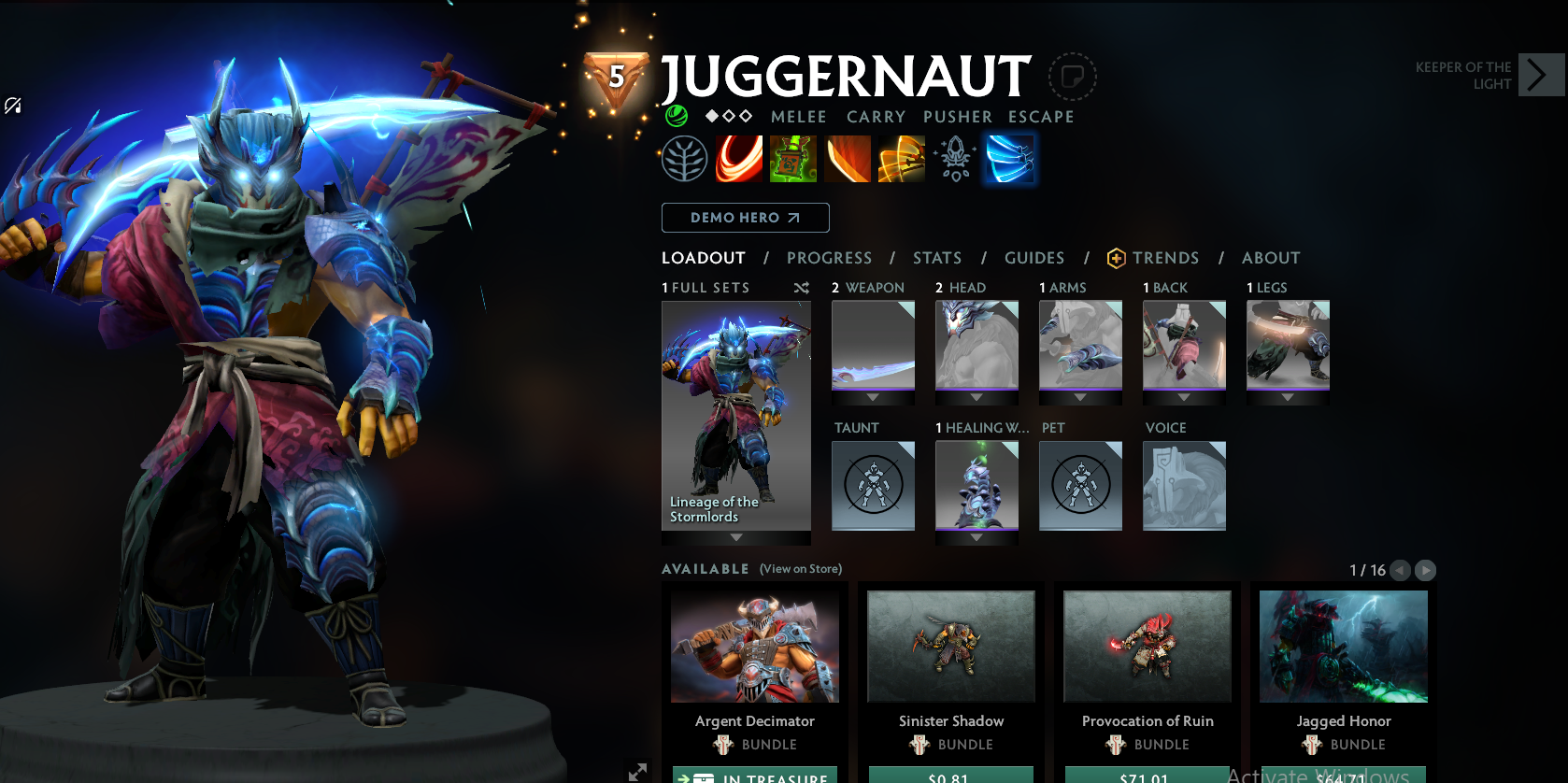
Task: Shuffle the equipped loadout items
Action: coord(802,288)
